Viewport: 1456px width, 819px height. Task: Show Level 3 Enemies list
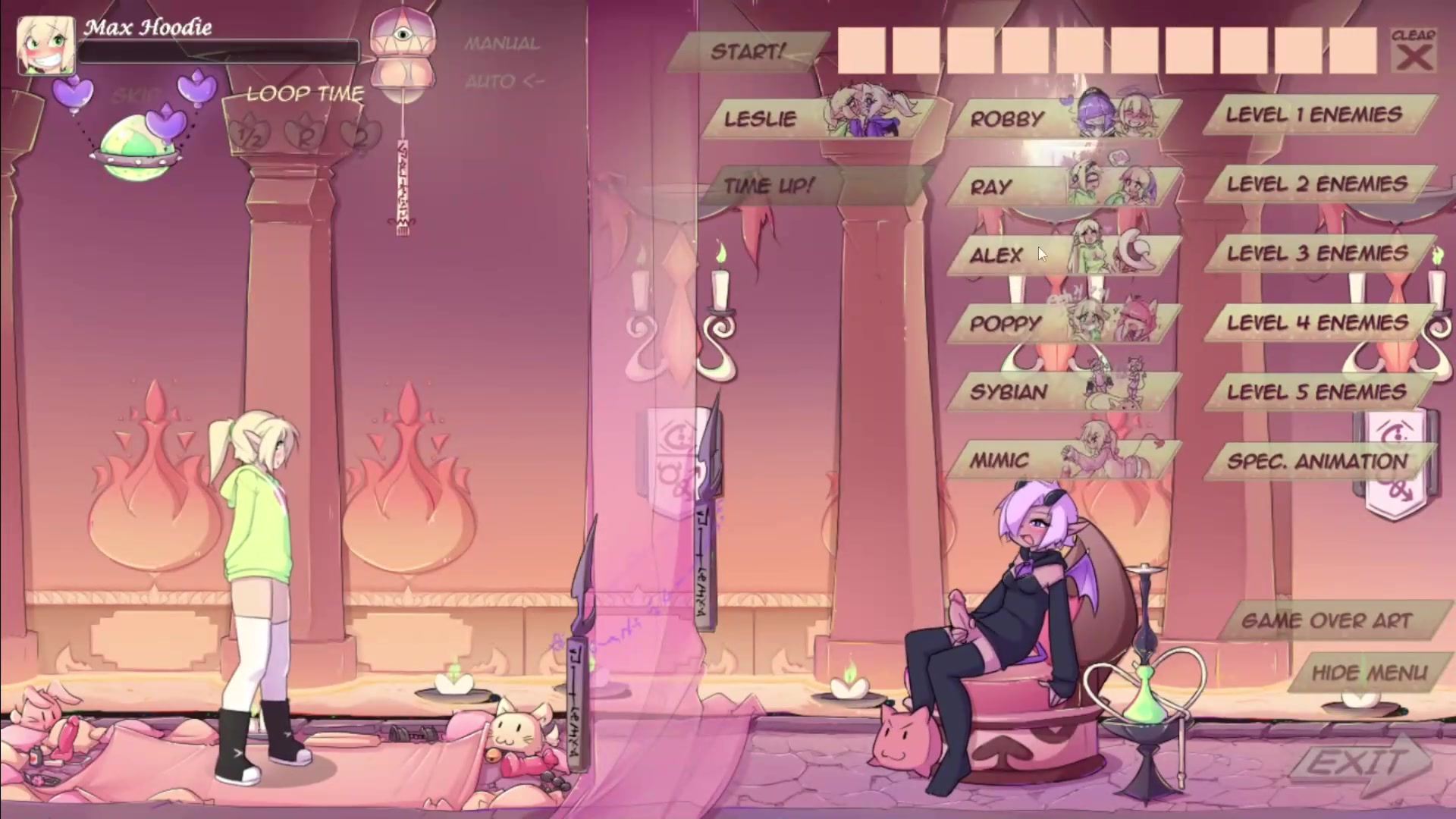click(1318, 253)
